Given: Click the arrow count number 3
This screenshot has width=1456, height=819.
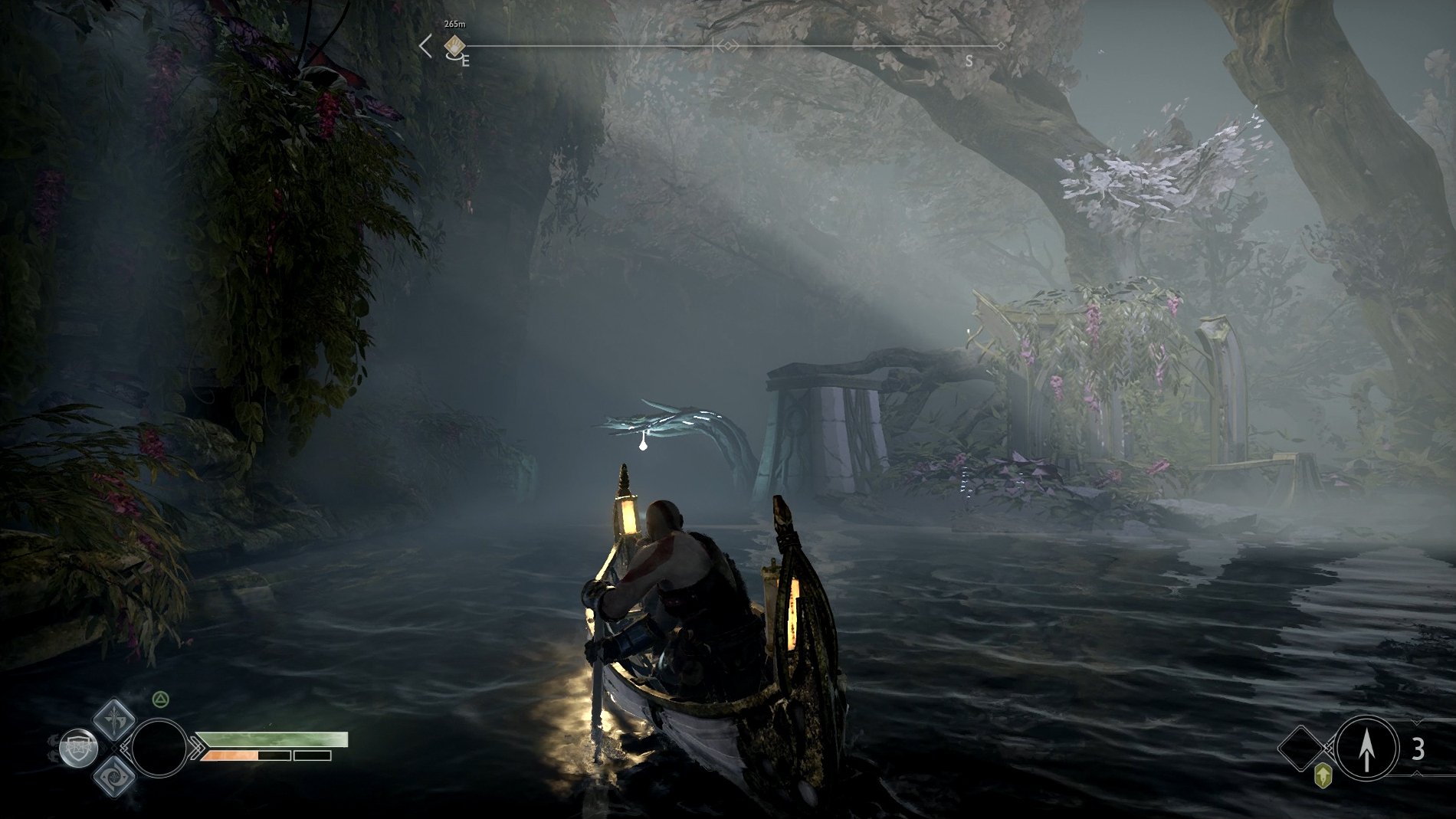Looking at the screenshot, I should click(1418, 748).
